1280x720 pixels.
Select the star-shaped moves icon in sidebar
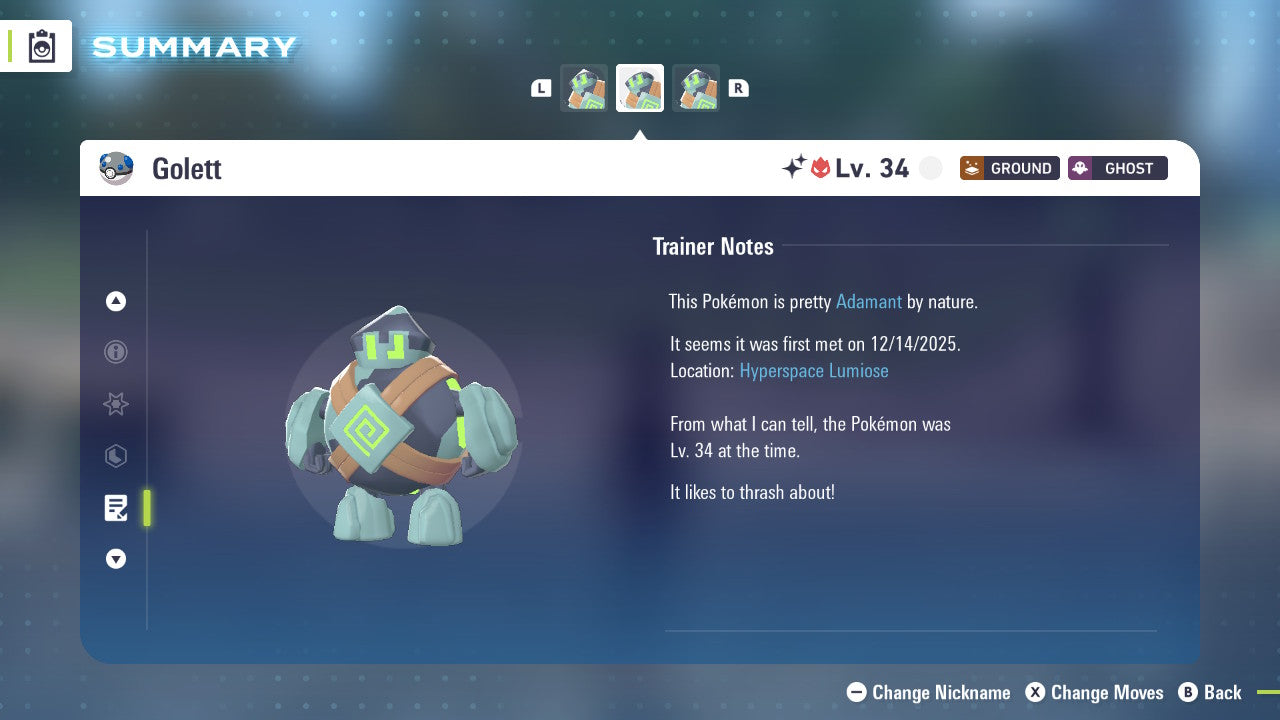[116, 404]
